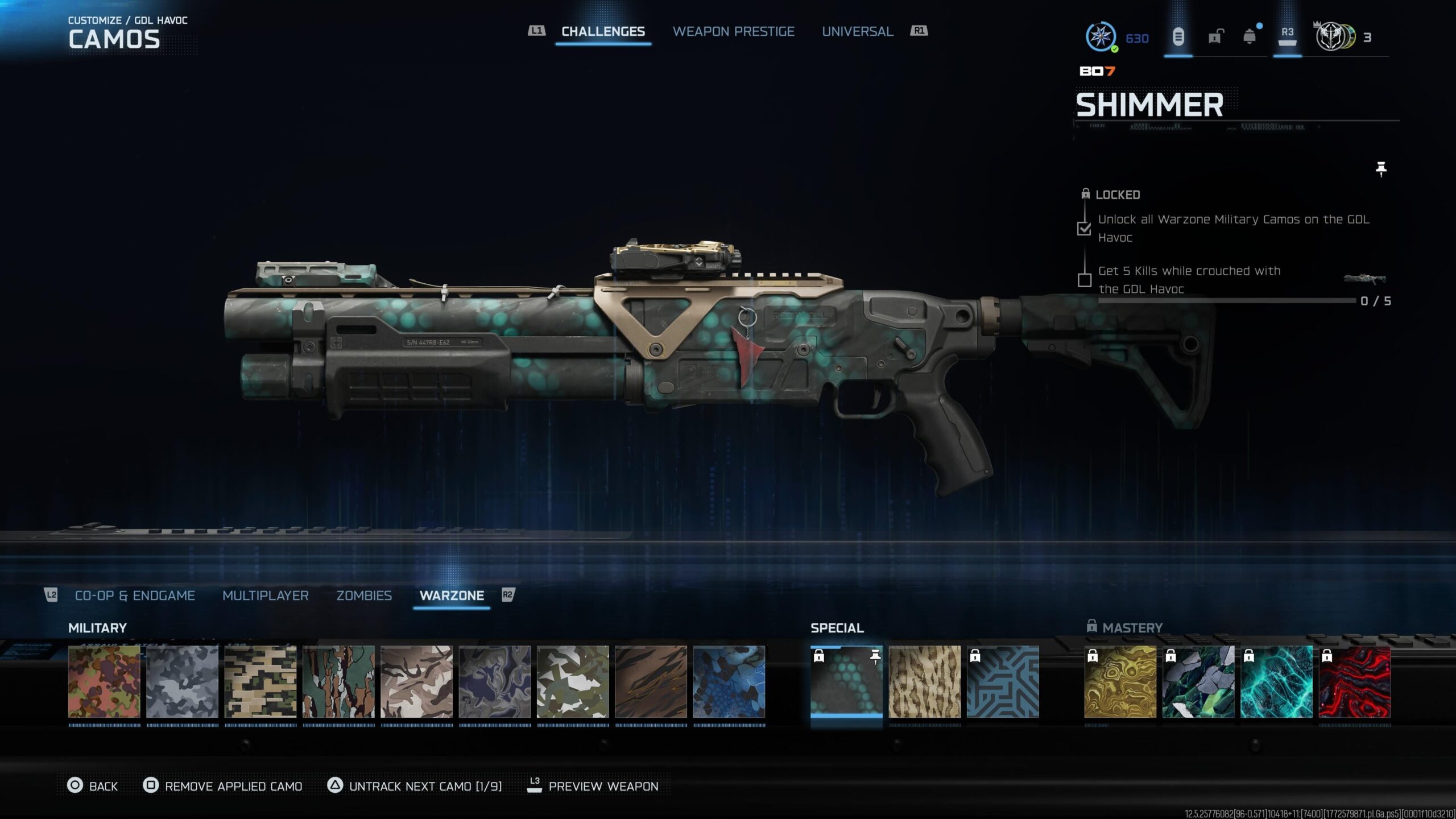Select the red and black mastery camo
Viewport: 1456px width, 819px height.
click(x=1354, y=681)
